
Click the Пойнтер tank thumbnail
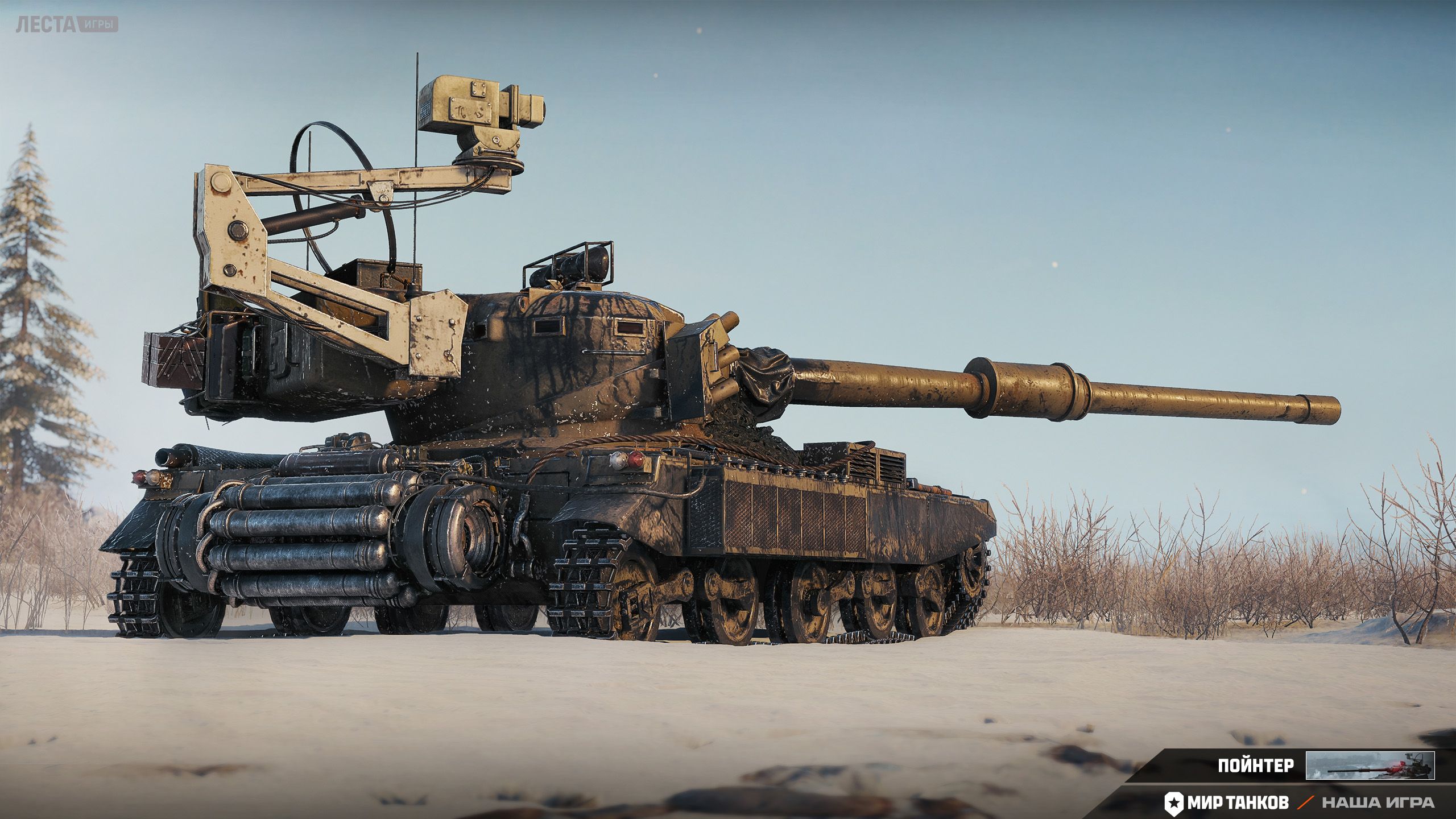(1370, 766)
